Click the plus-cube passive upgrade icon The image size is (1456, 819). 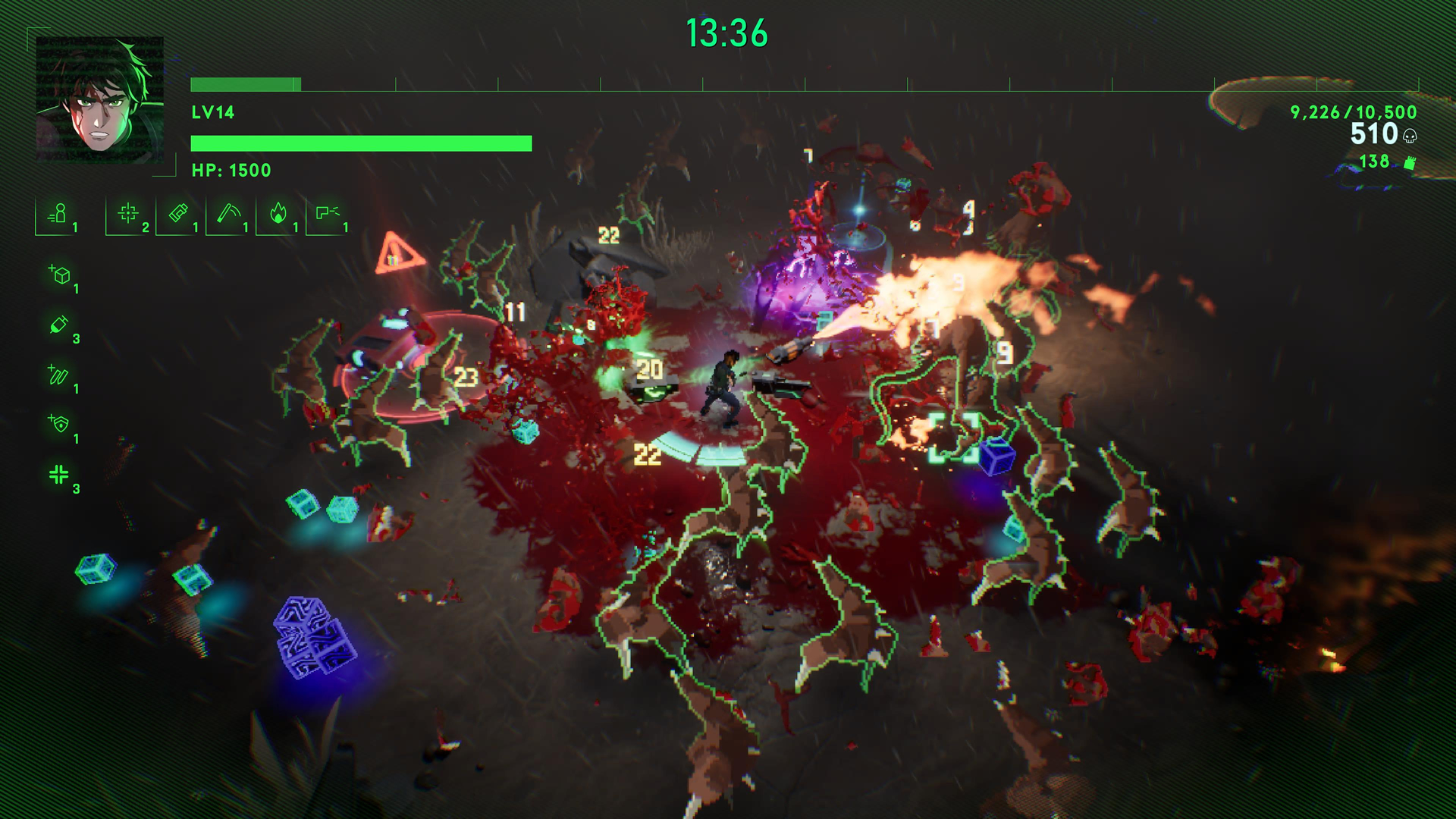pos(60,275)
